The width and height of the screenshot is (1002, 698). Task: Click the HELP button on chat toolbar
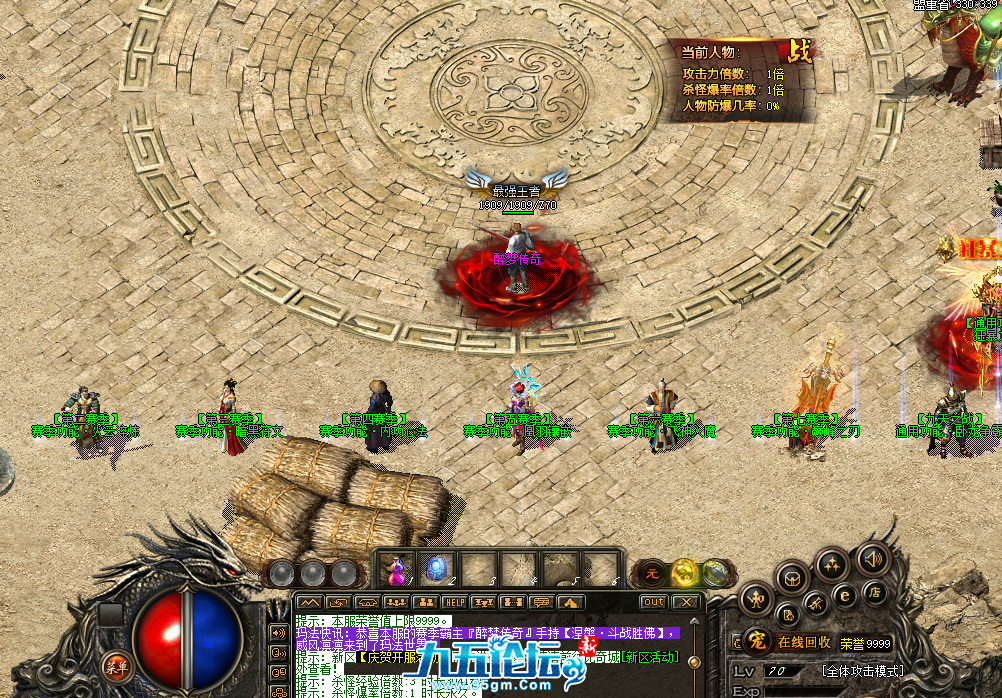(x=455, y=602)
